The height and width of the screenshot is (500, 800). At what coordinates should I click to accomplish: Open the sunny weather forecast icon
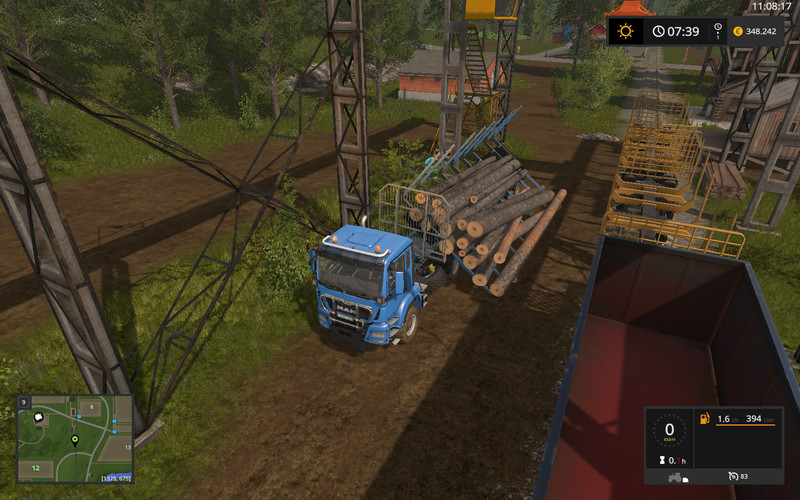coord(625,31)
